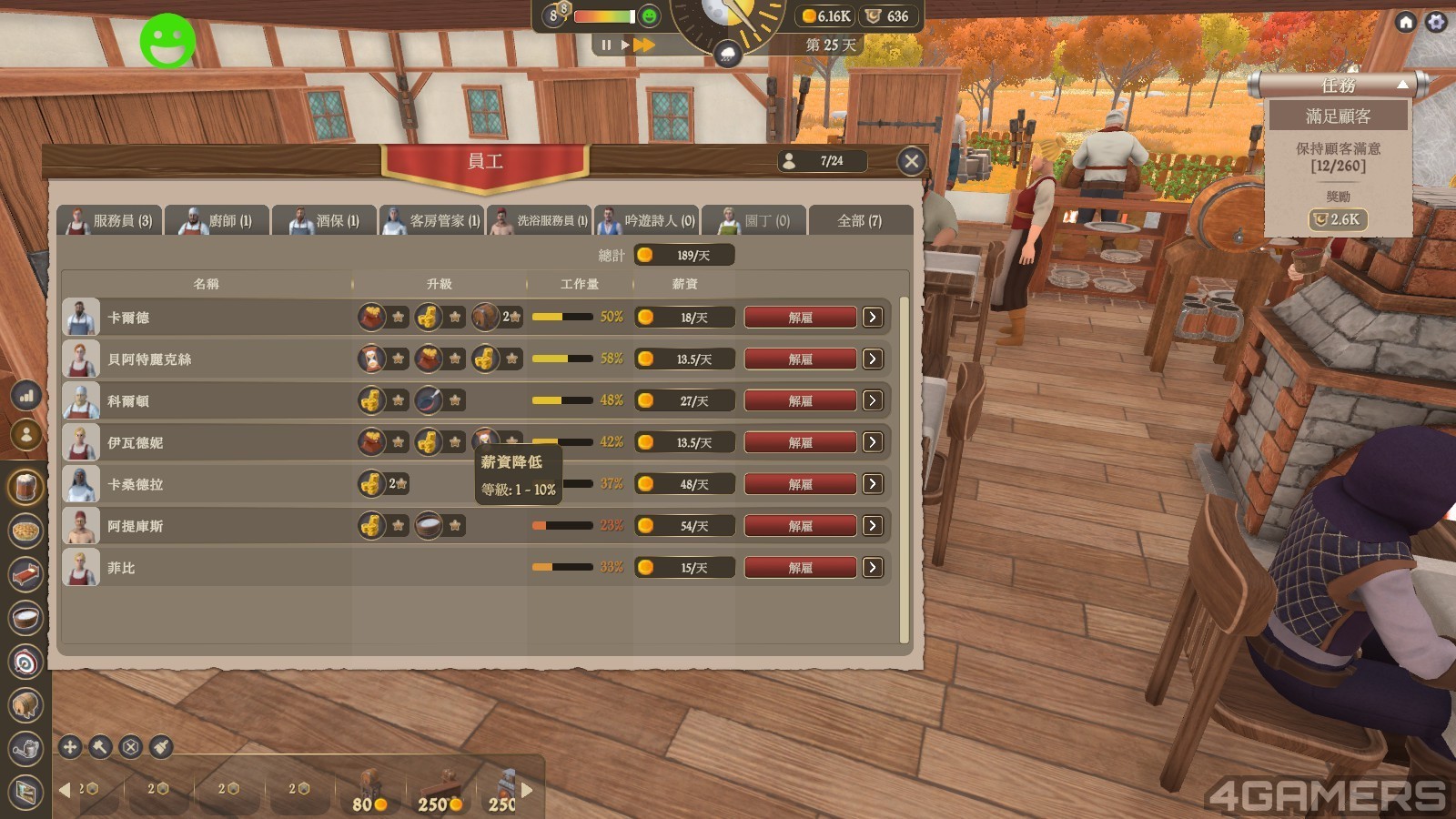Select the 酒保 (1) tab
Viewport: 1456px width, 819px height.
coord(324,221)
